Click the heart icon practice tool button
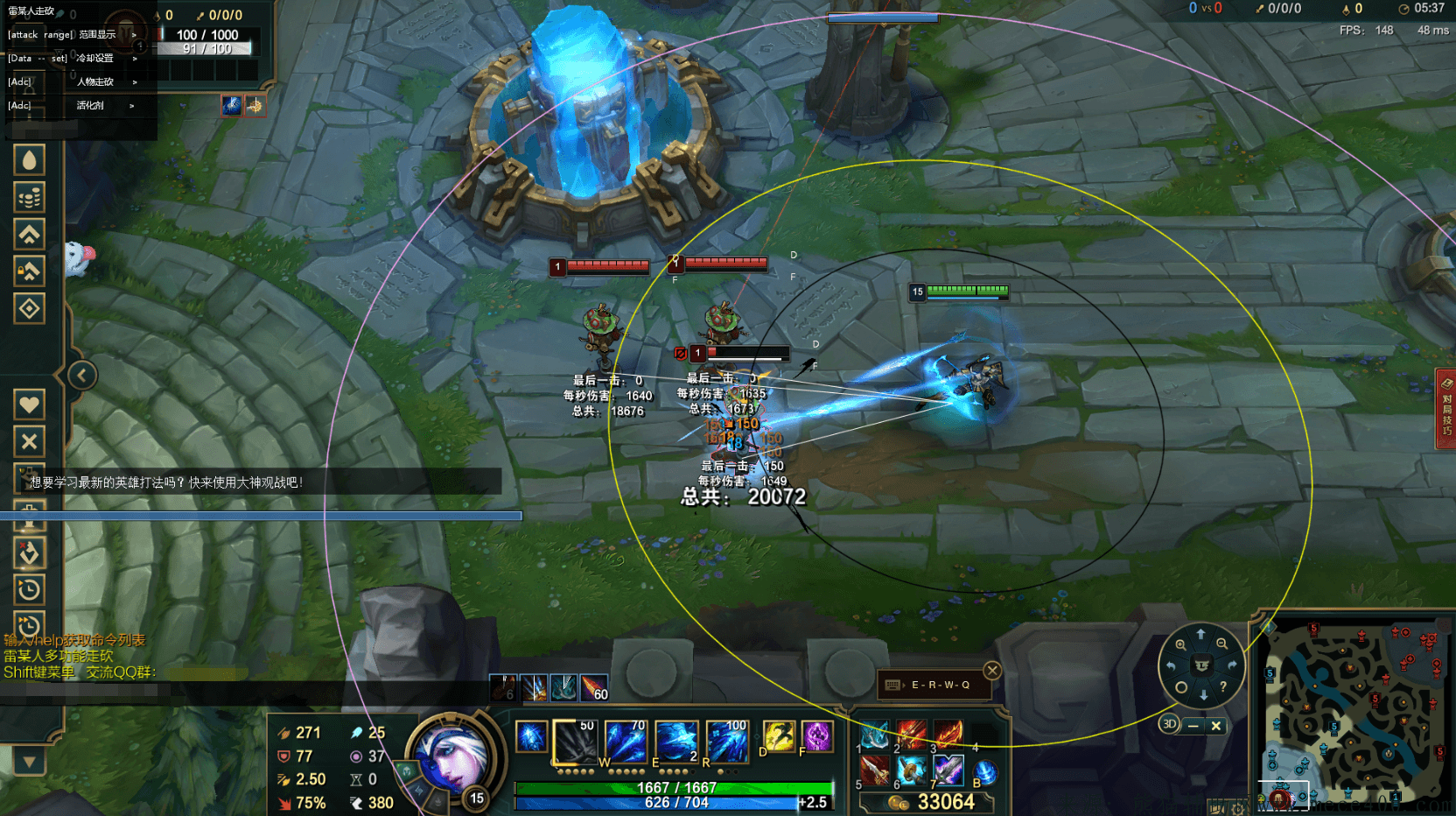 29,404
